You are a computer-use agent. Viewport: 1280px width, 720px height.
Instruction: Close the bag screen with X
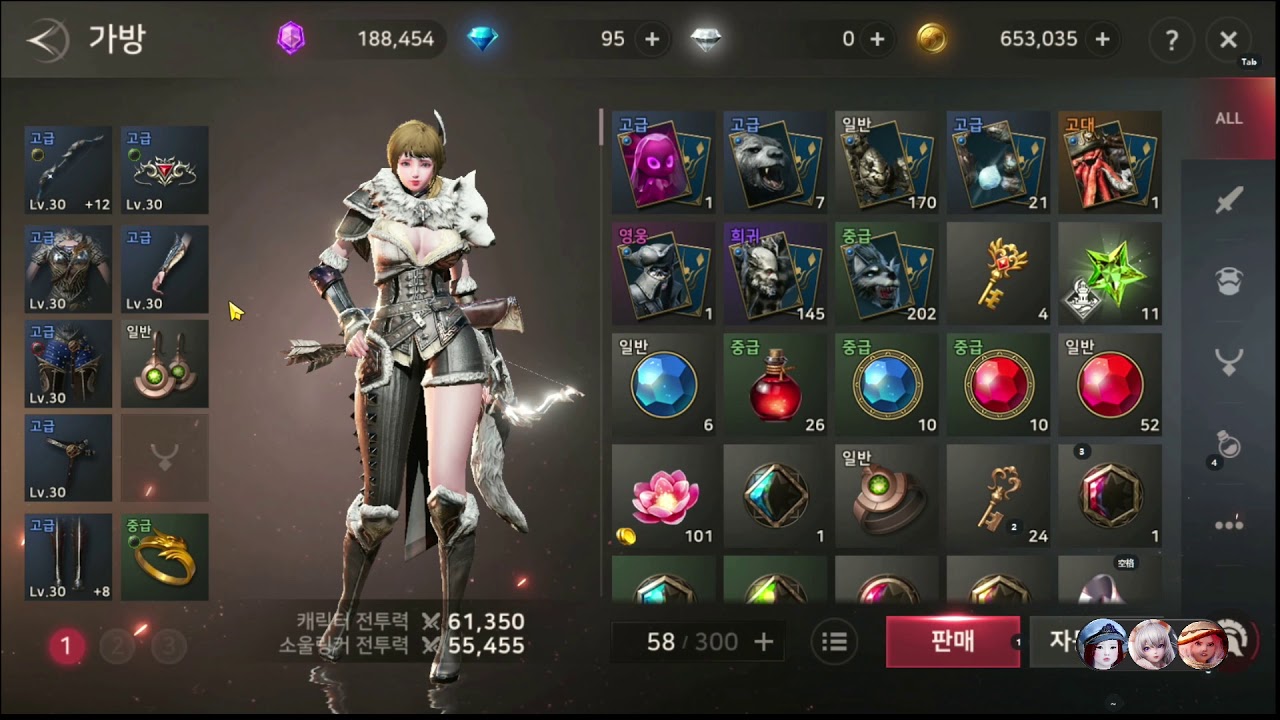1228,40
